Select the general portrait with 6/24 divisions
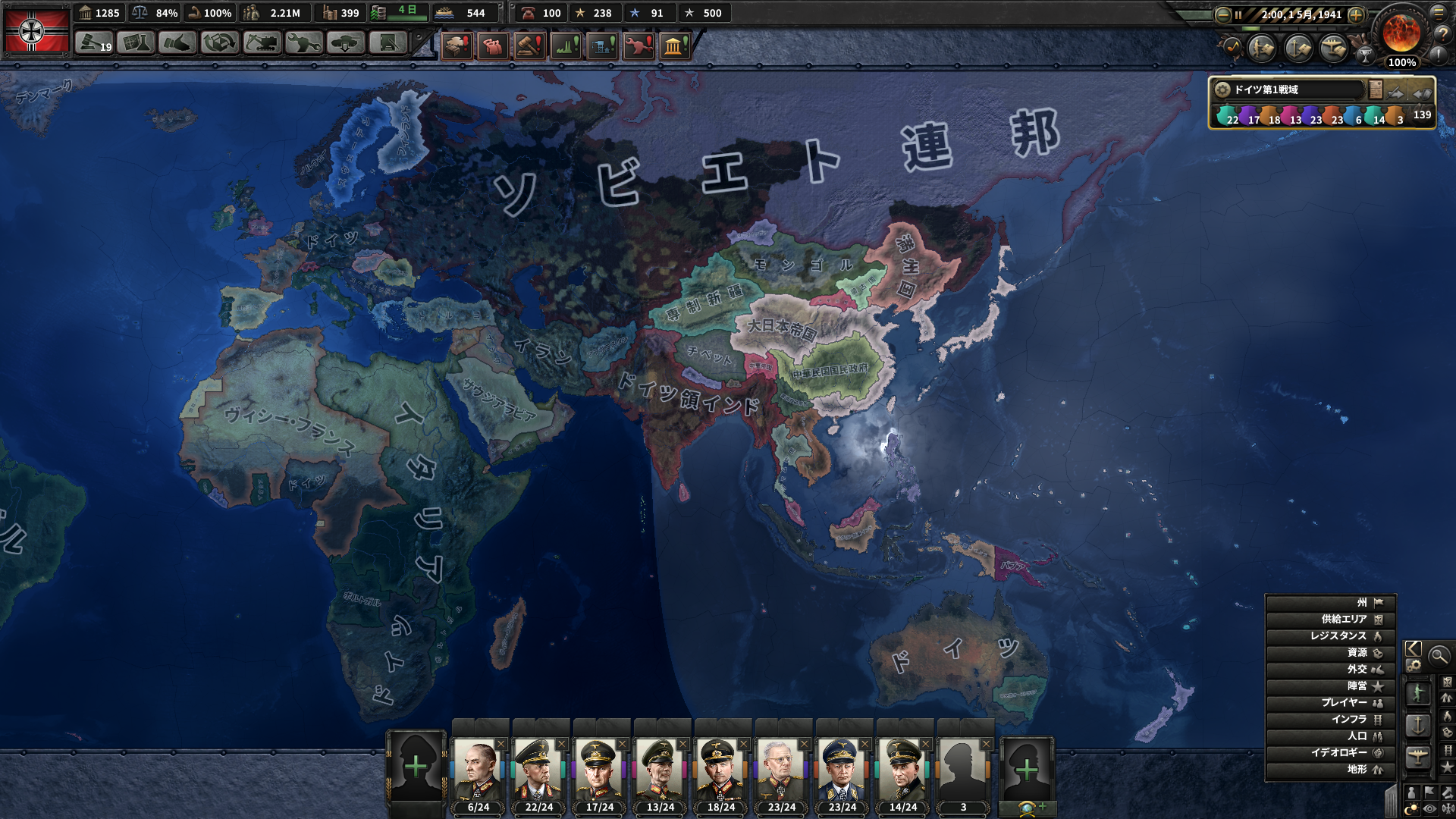 click(x=478, y=770)
